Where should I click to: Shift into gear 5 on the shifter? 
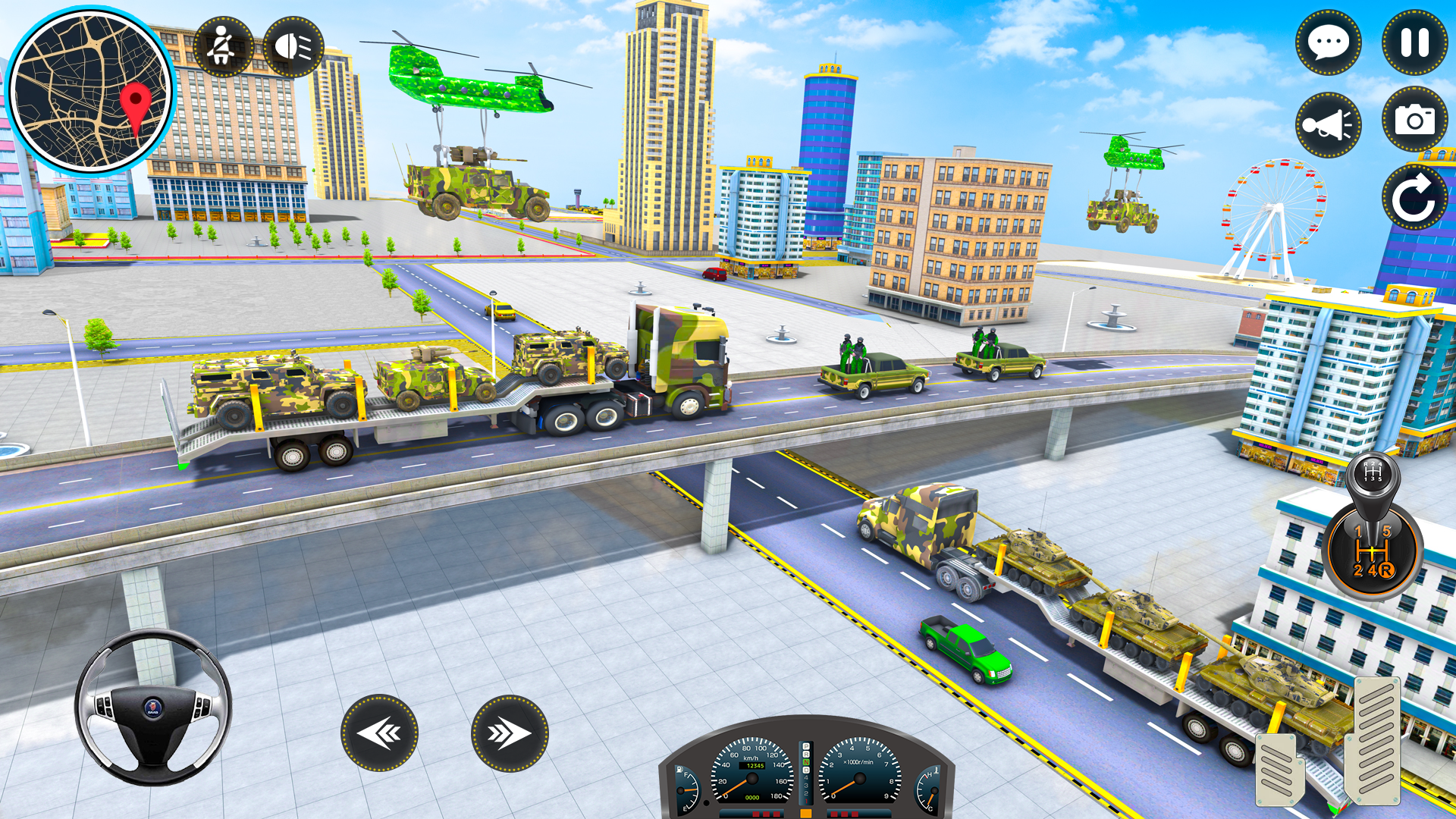tap(1386, 531)
